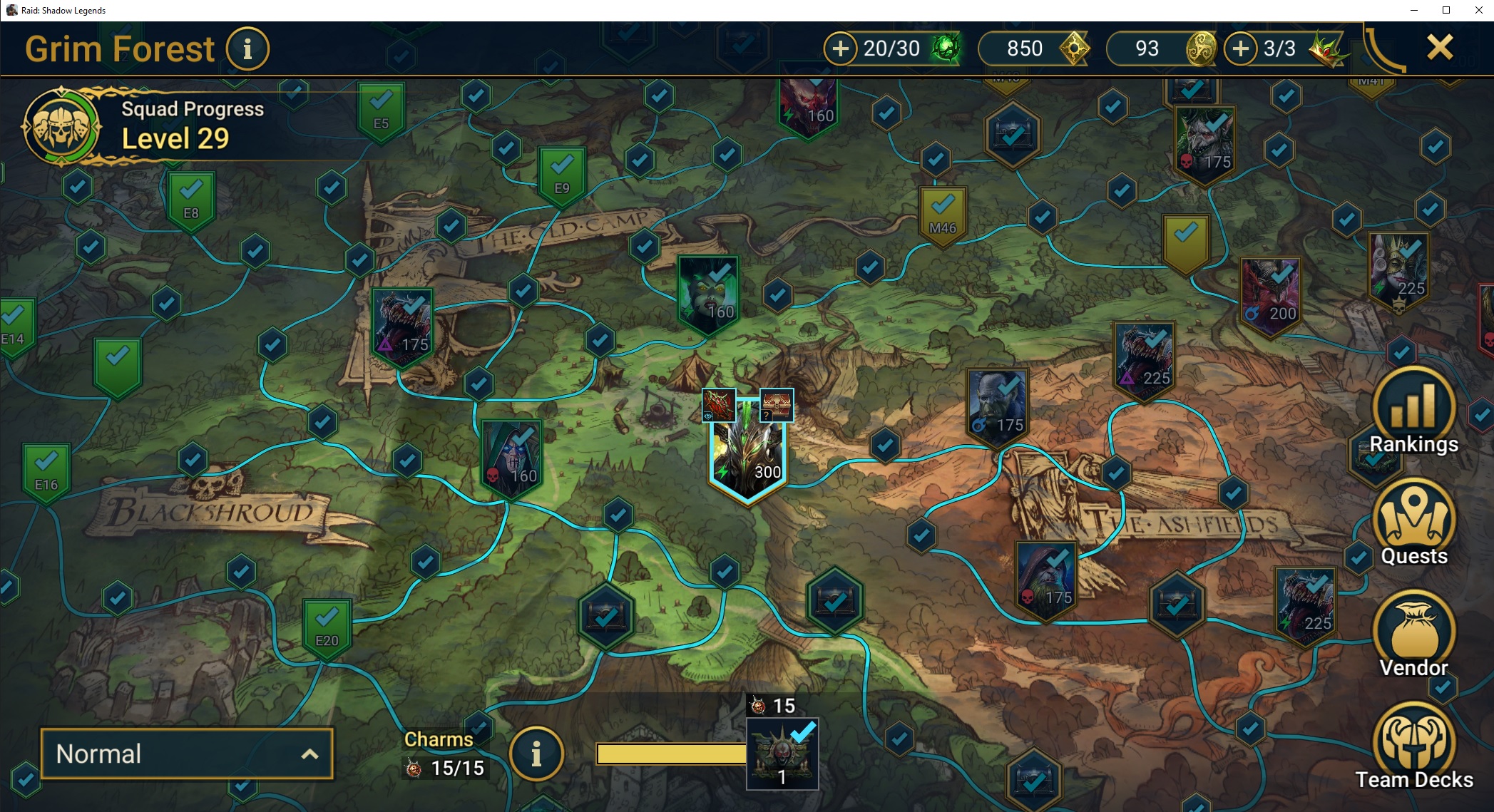Maximize the Raid: Shadow Legends window

pos(1446,10)
